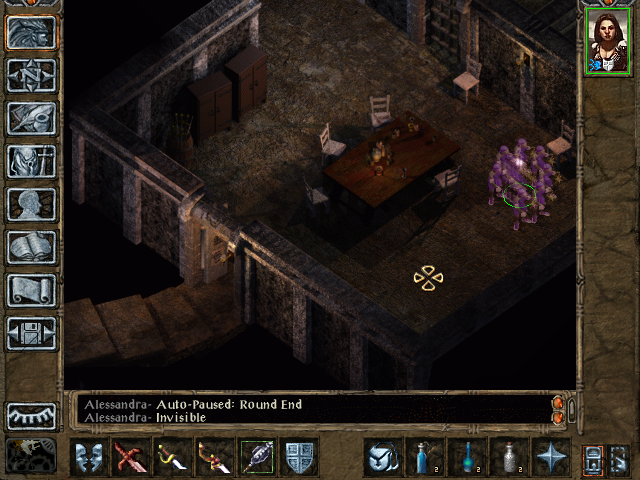This screenshot has height=480, width=640.
Task: Use the teal flask quick item
Action: [x=466, y=458]
